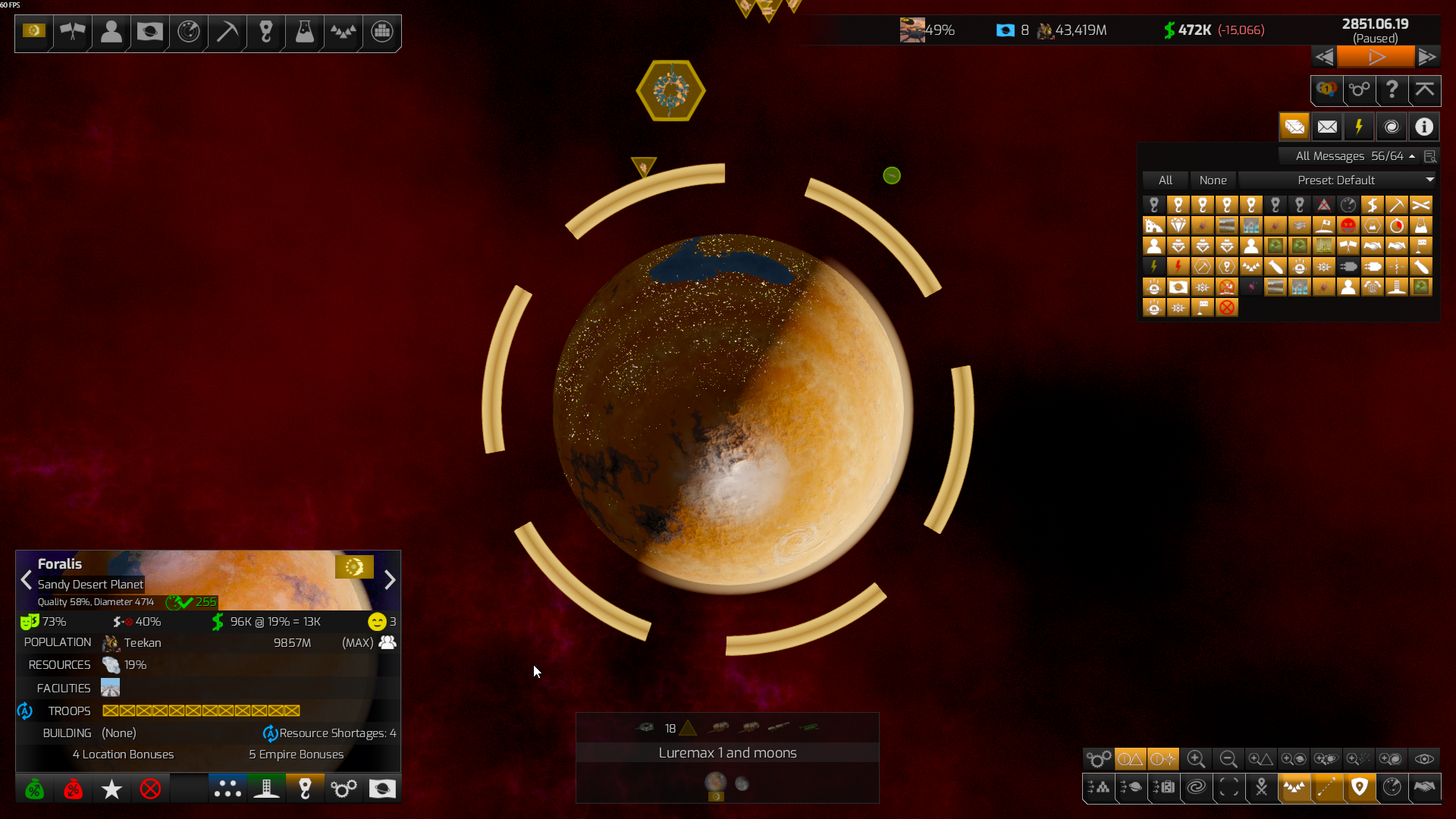Increase game speed with the fast-forward arrows
Screen dimensions: 1456x819
(1426, 57)
